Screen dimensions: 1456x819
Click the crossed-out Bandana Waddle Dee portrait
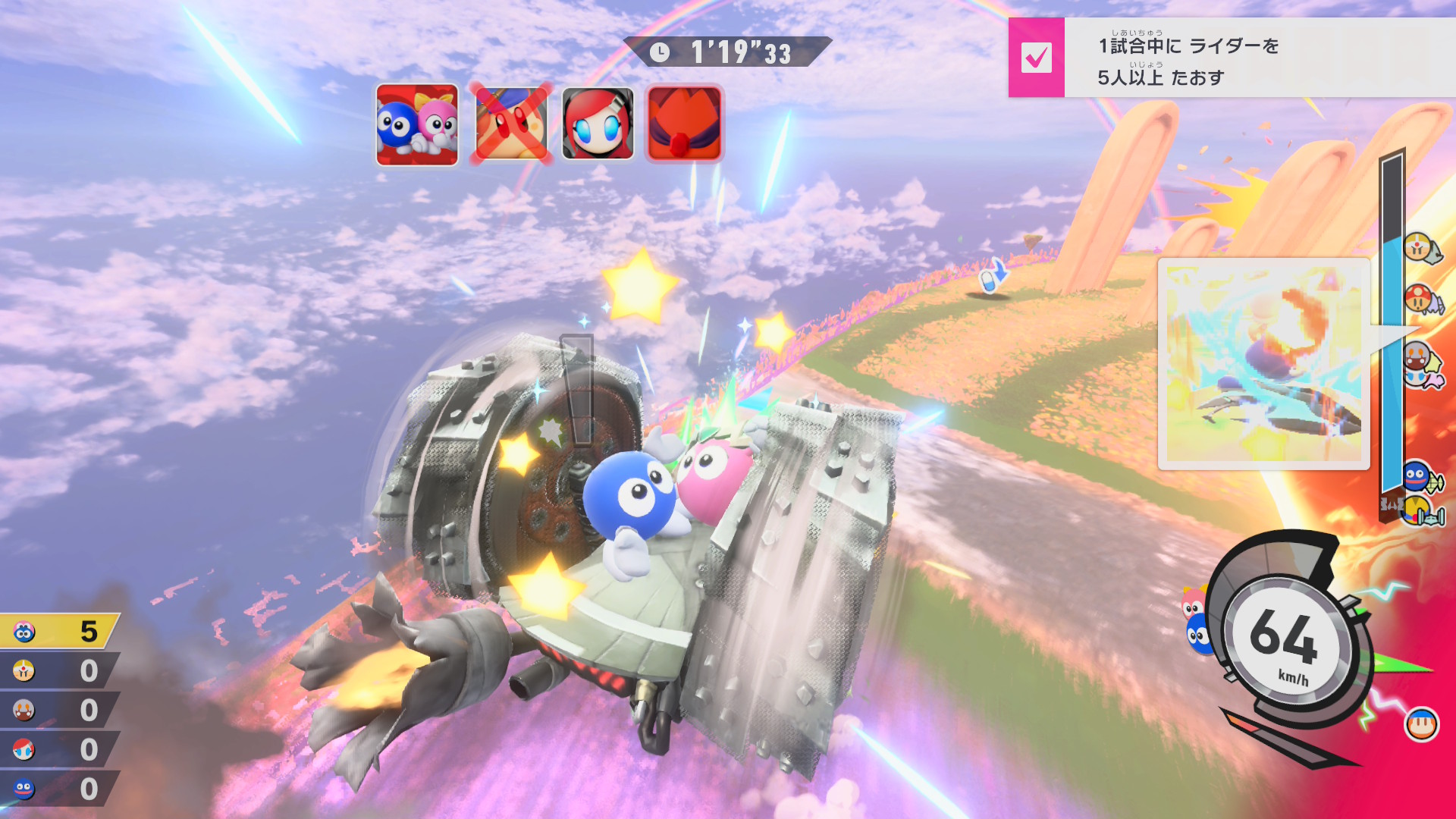pos(510,124)
